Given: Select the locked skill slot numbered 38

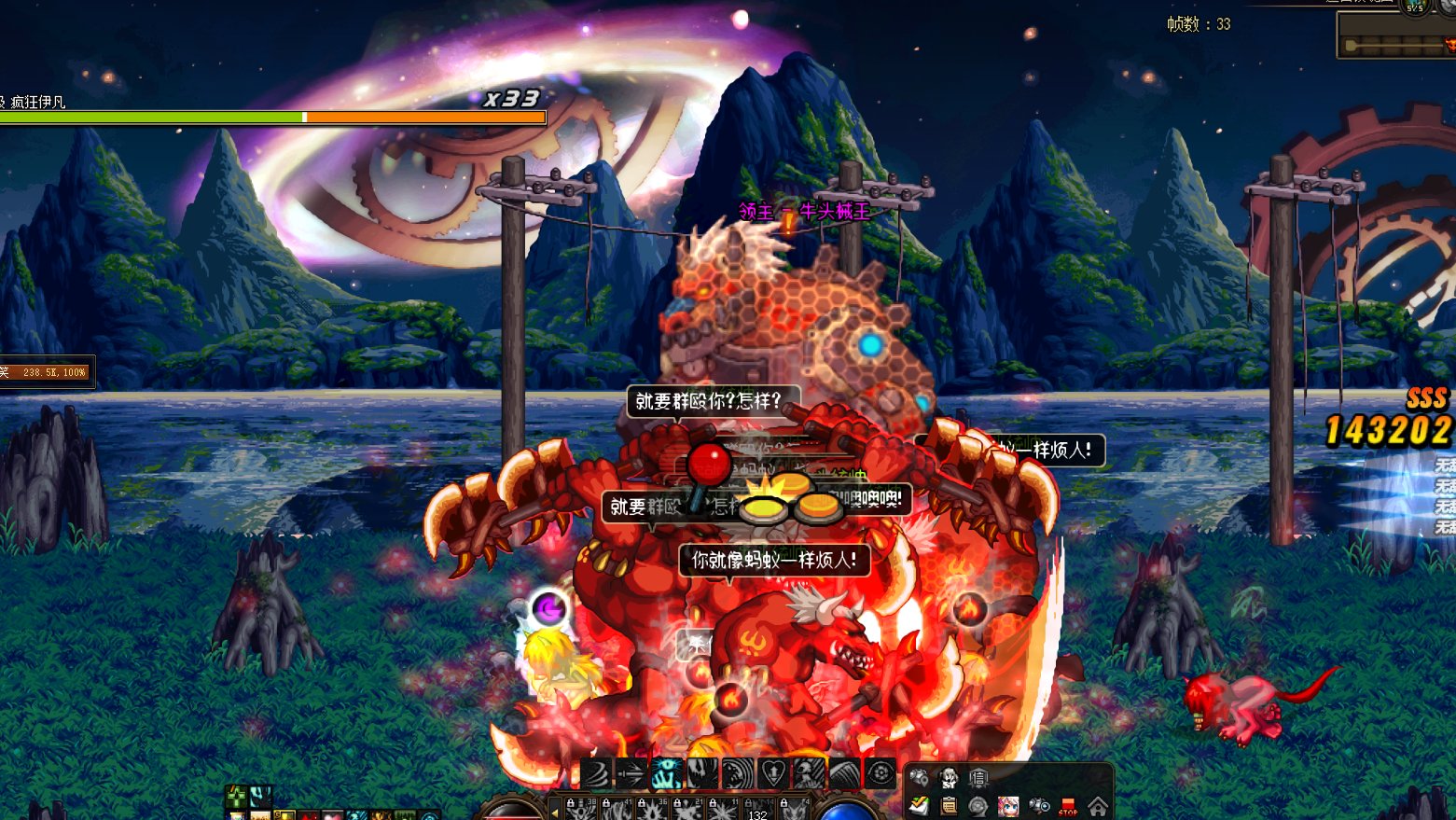Looking at the screenshot, I should (580, 809).
